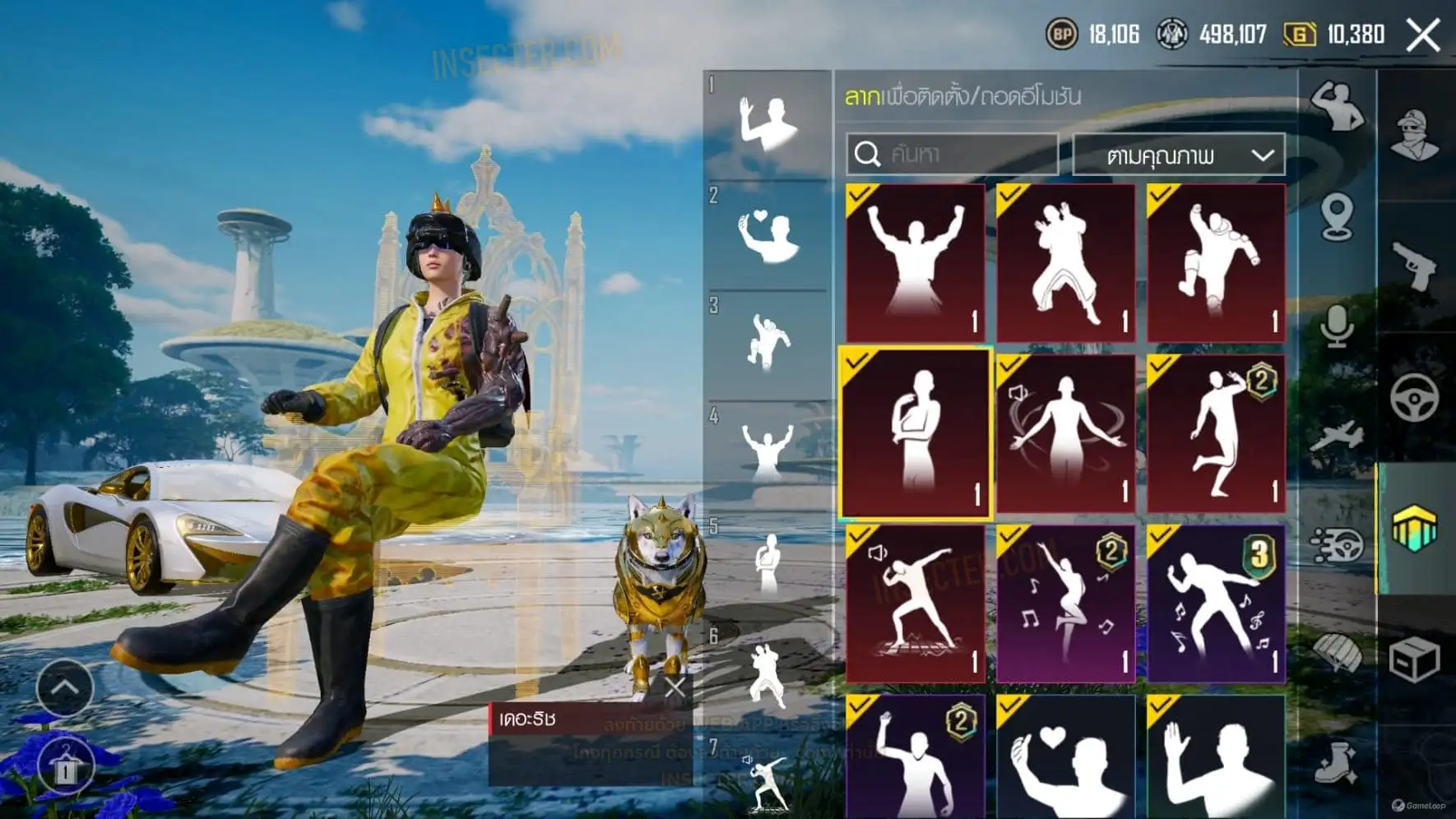Select the microphone voice category
Viewport: 1456px width, 819px height.
[x=1337, y=326]
